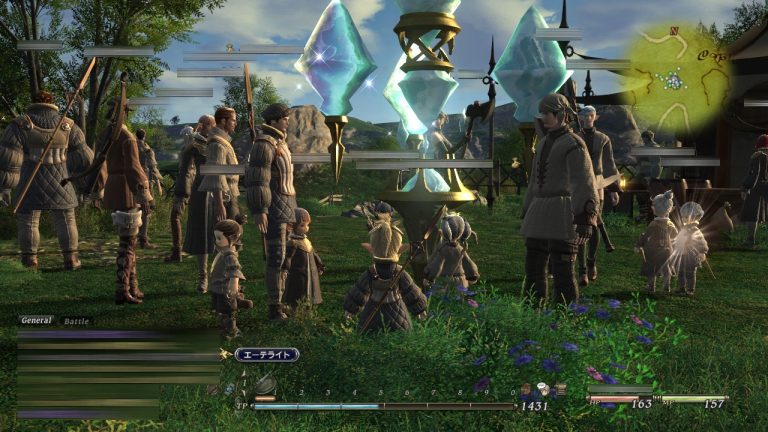Open the Battle chat tab
Image resolution: width=768 pixels, height=432 pixels.
(x=76, y=321)
